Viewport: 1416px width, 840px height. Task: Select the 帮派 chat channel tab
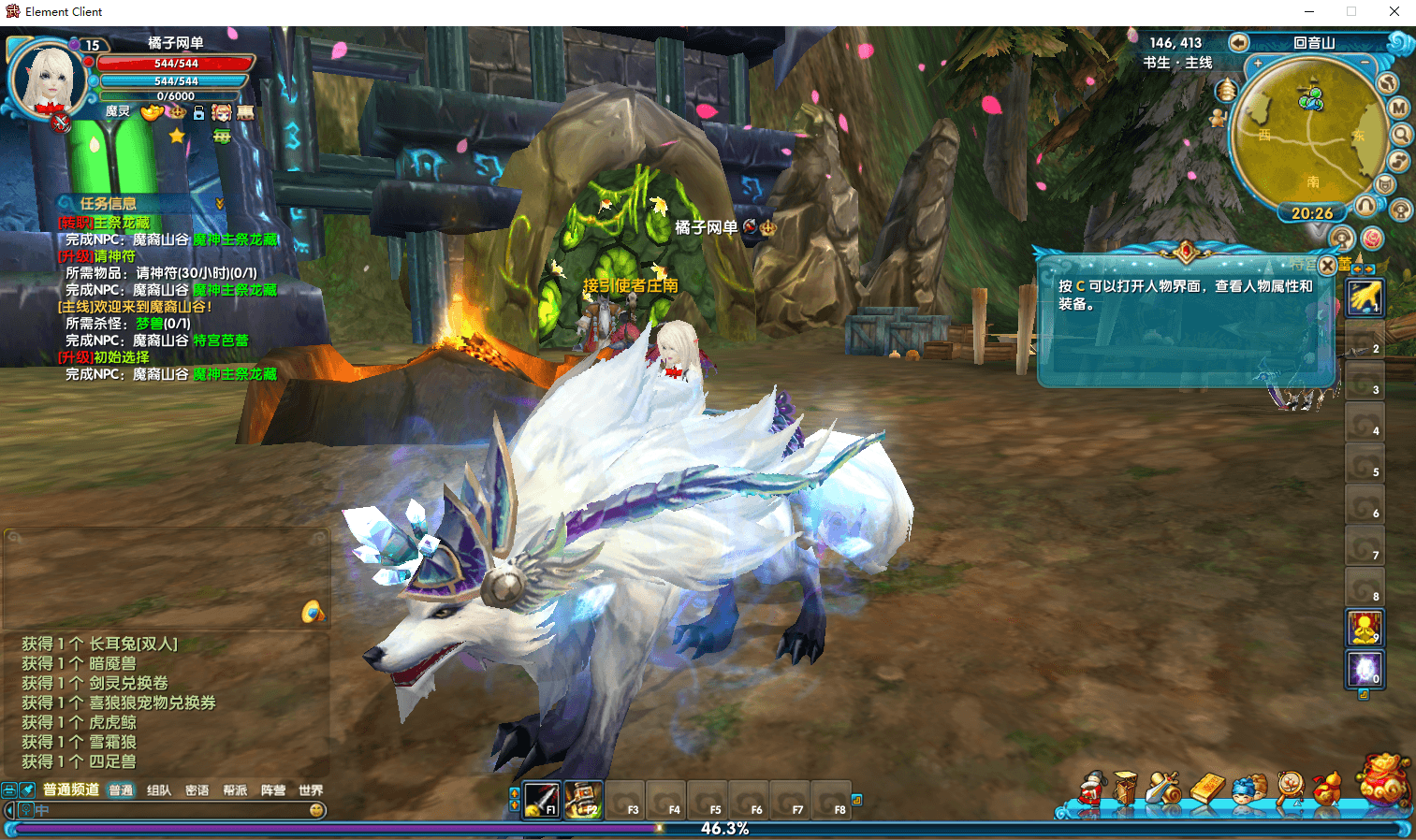click(235, 790)
